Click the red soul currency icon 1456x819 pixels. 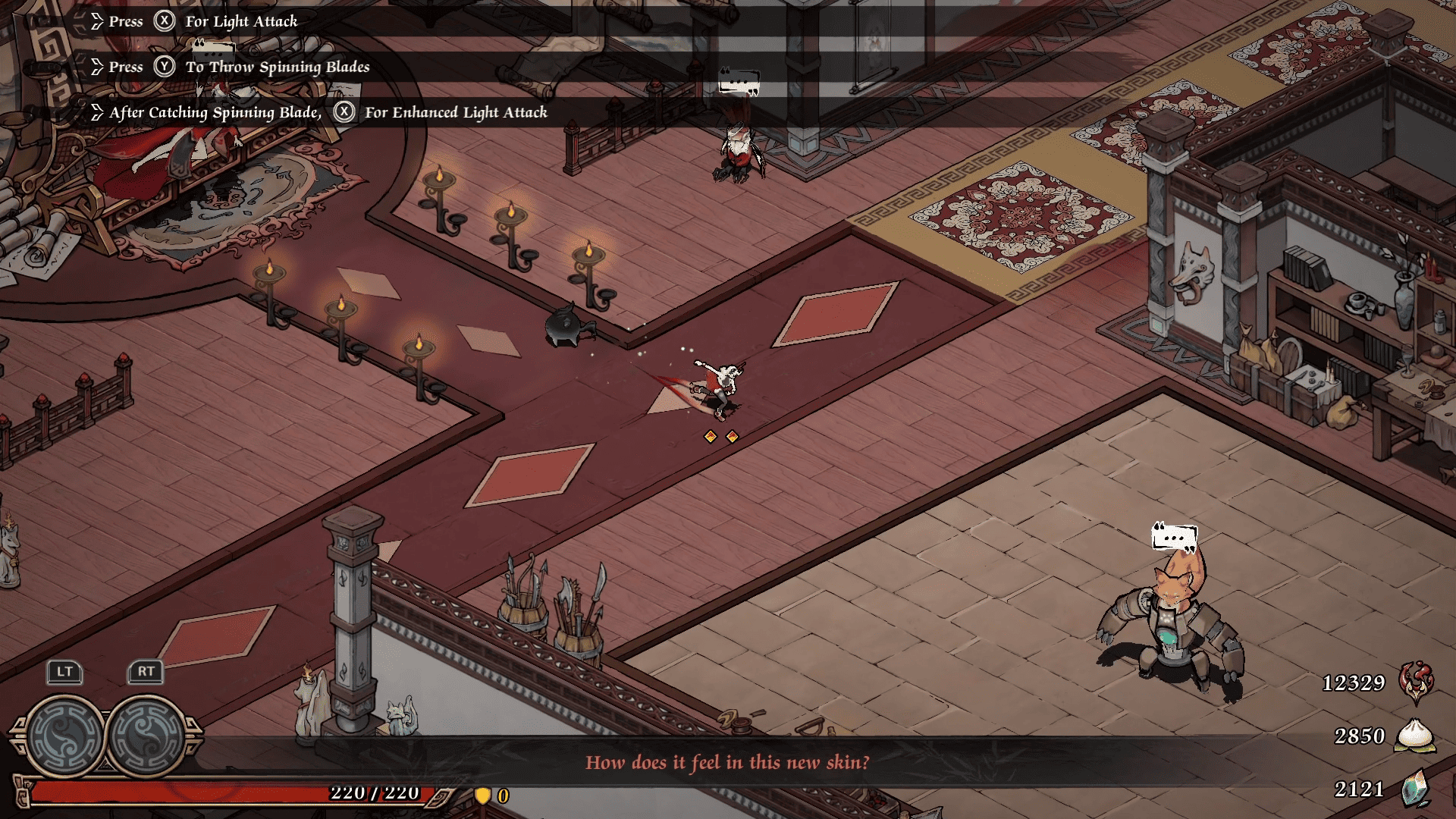[x=1415, y=681]
